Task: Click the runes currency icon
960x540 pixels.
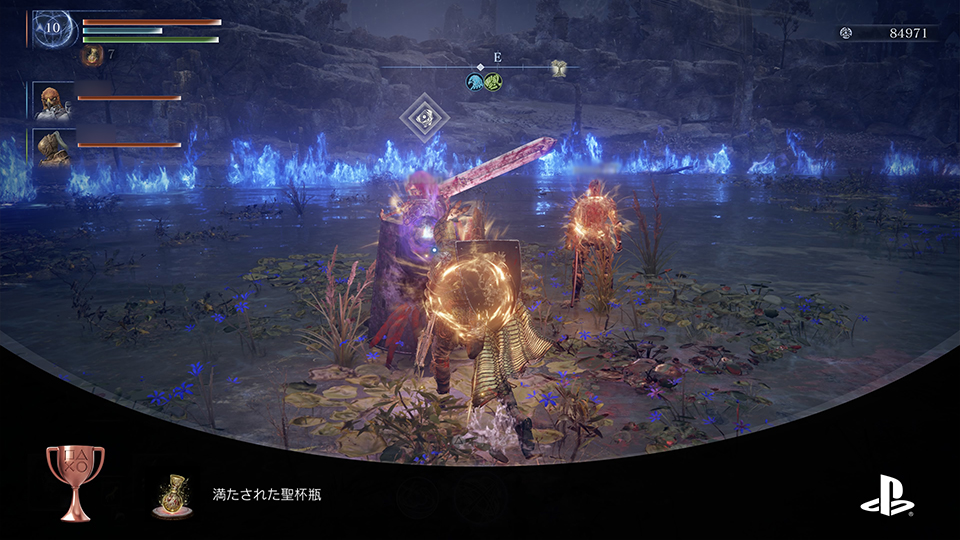Action: tap(847, 33)
